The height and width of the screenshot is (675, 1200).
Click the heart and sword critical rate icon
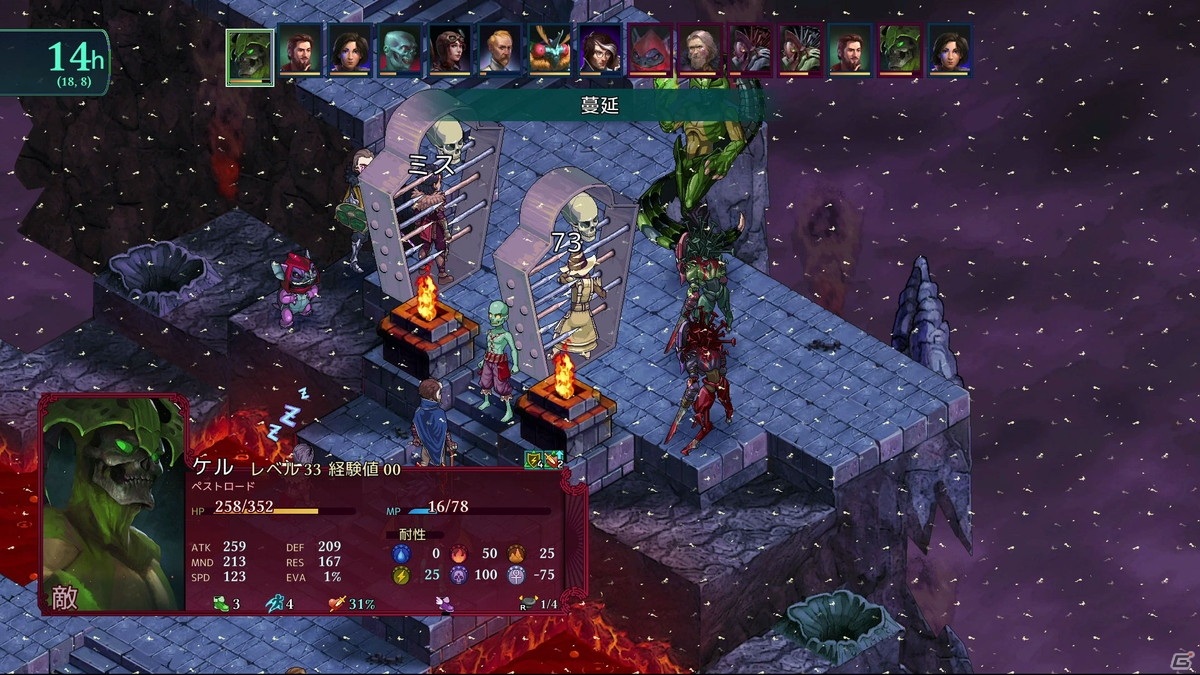(x=336, y=603)
